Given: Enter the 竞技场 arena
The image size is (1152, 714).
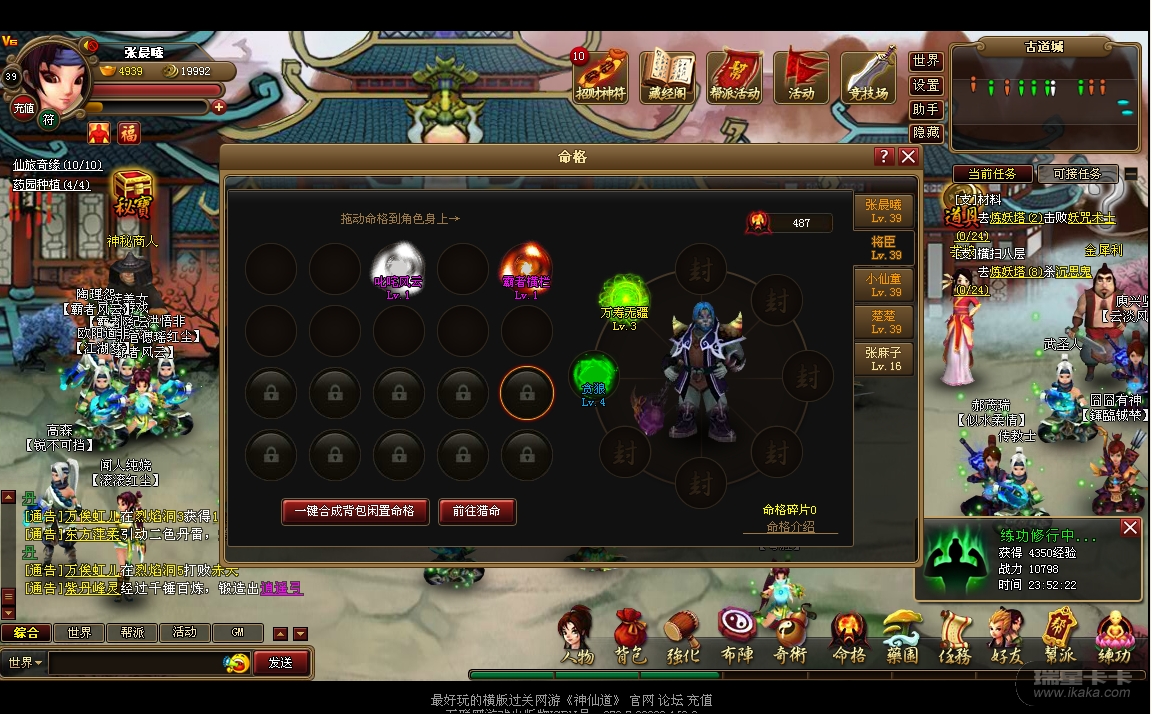Looking at the screenshot, I should (x=867, y=75).
